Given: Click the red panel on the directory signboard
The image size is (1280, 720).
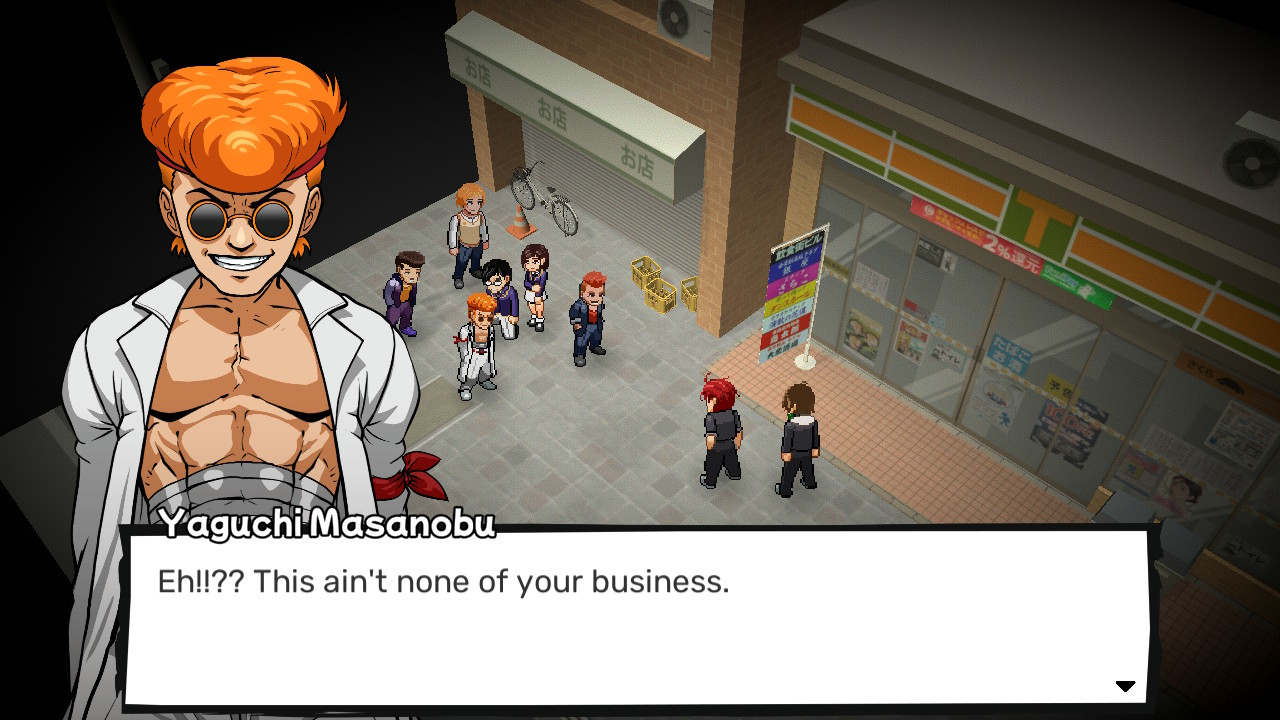Looking at the screenshot, I should 787,325.
